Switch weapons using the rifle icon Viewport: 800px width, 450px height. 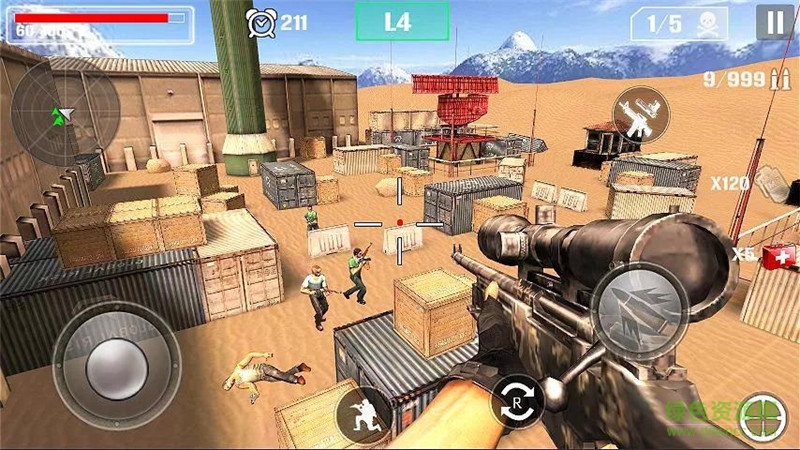pyautogui.click(x=640, y=114)
